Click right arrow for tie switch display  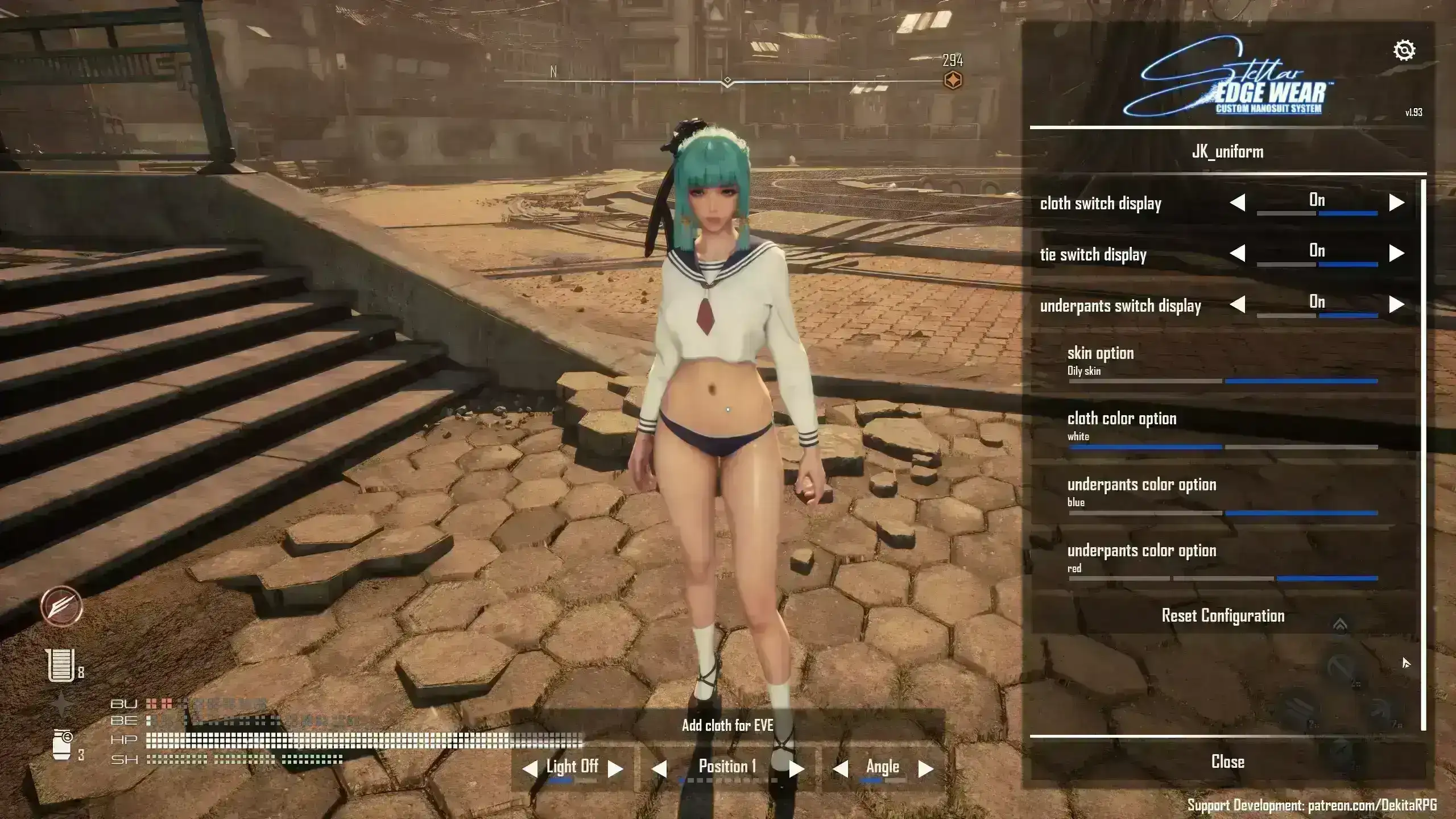tap(1396, 253)
